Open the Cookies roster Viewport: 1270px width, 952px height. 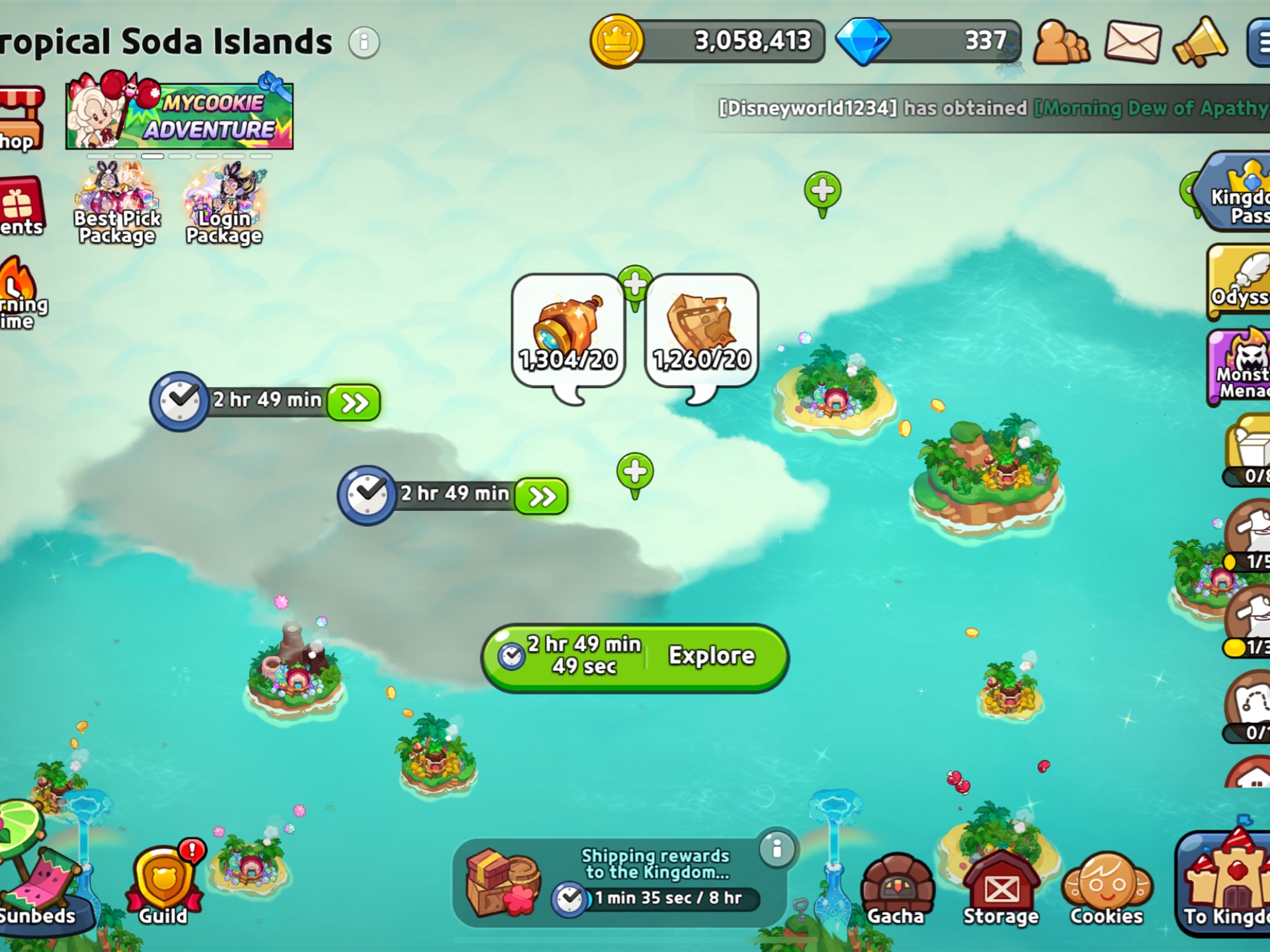click(x=1107, y=889)
